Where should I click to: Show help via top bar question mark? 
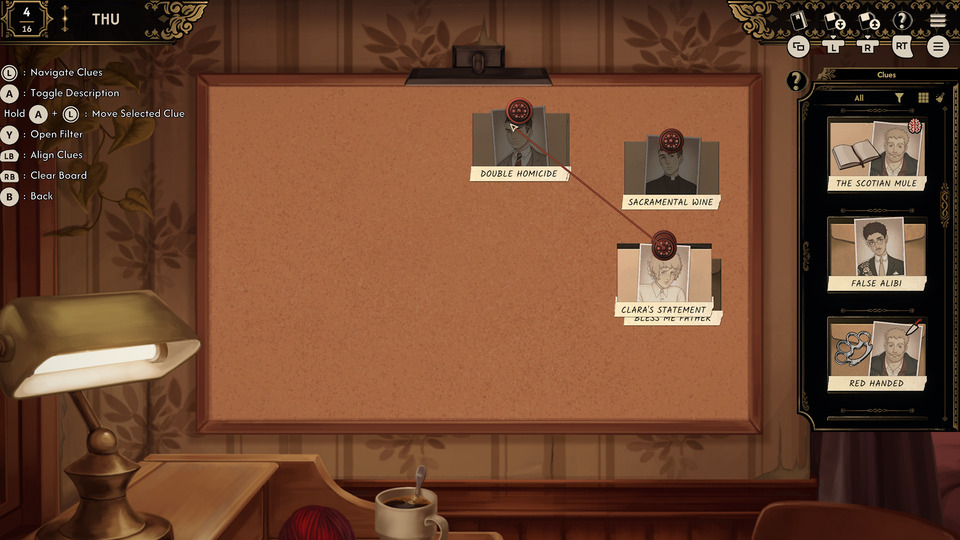(902, 20)
